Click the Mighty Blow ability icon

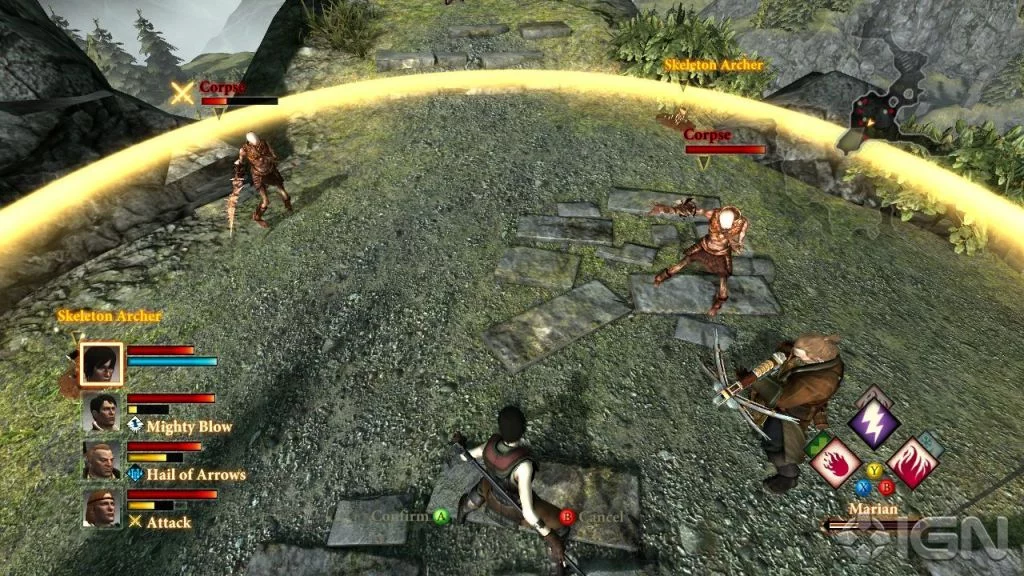click(136, 426)
